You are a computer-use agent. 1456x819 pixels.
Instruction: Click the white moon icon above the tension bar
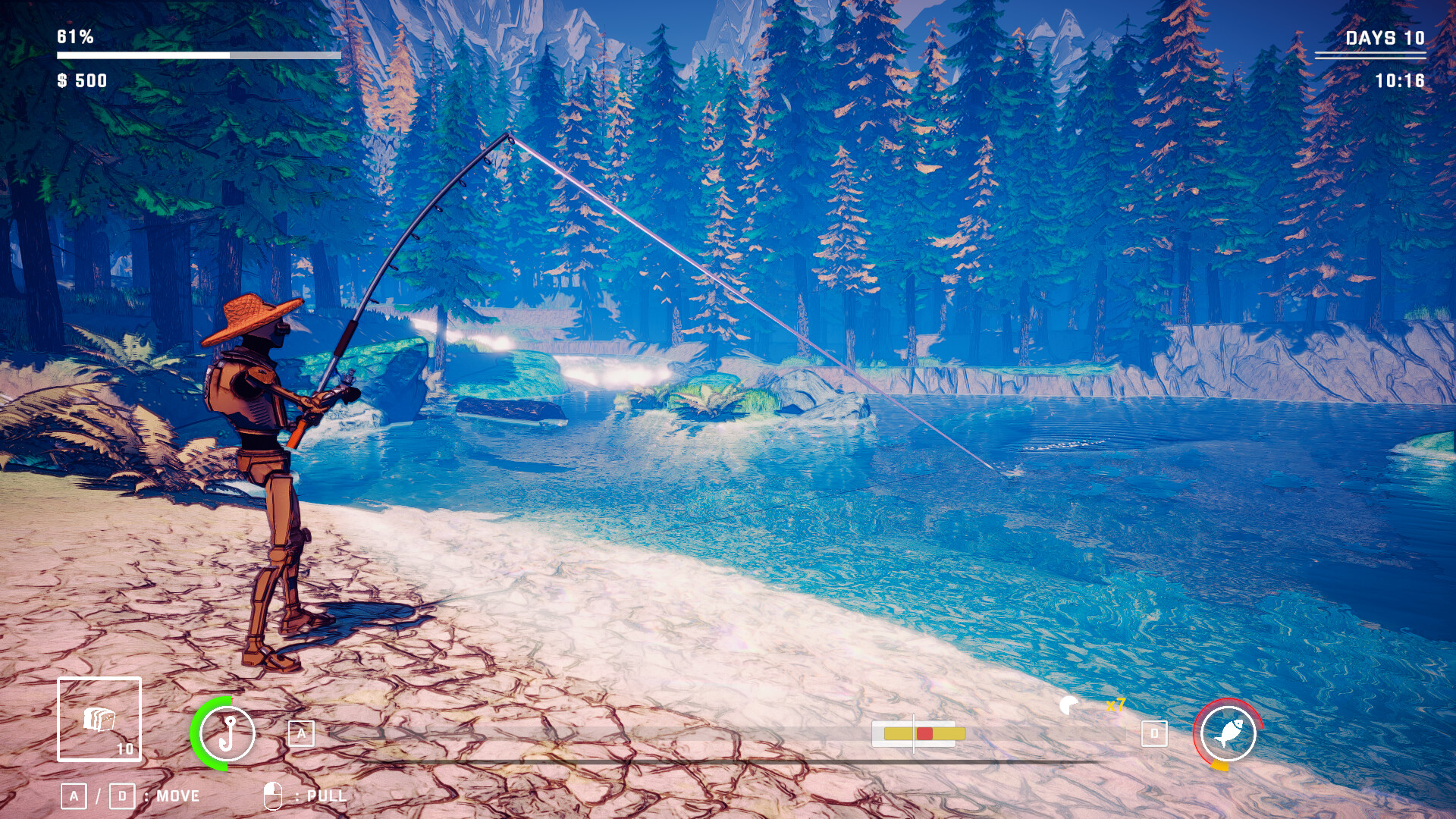pos(1069,707)
